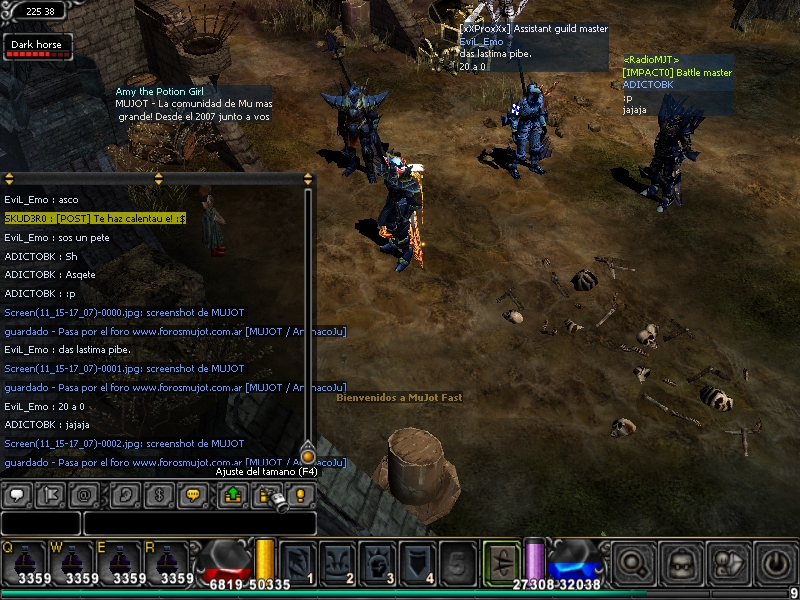Activate skill slot number 3
Viewport: 800px width, 600px height.
tap(378, 562)
